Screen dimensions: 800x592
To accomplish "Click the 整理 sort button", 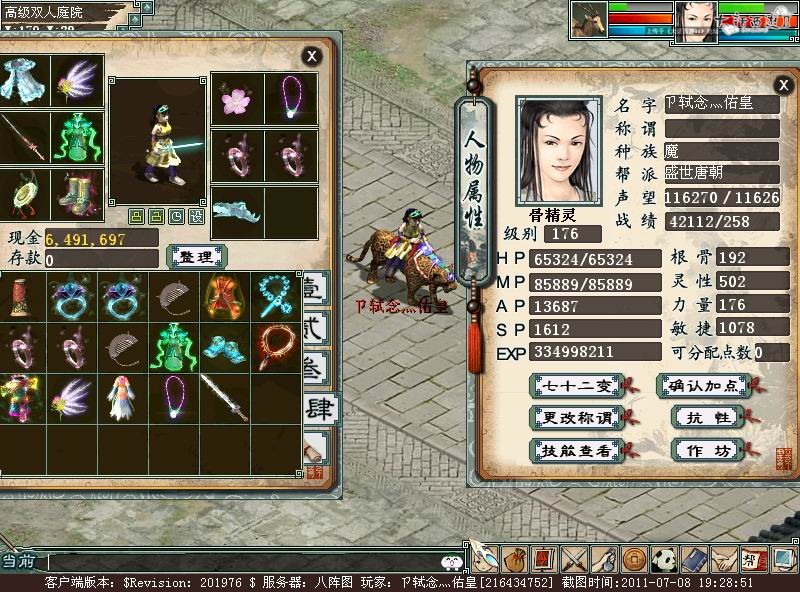I will point(196,256).
